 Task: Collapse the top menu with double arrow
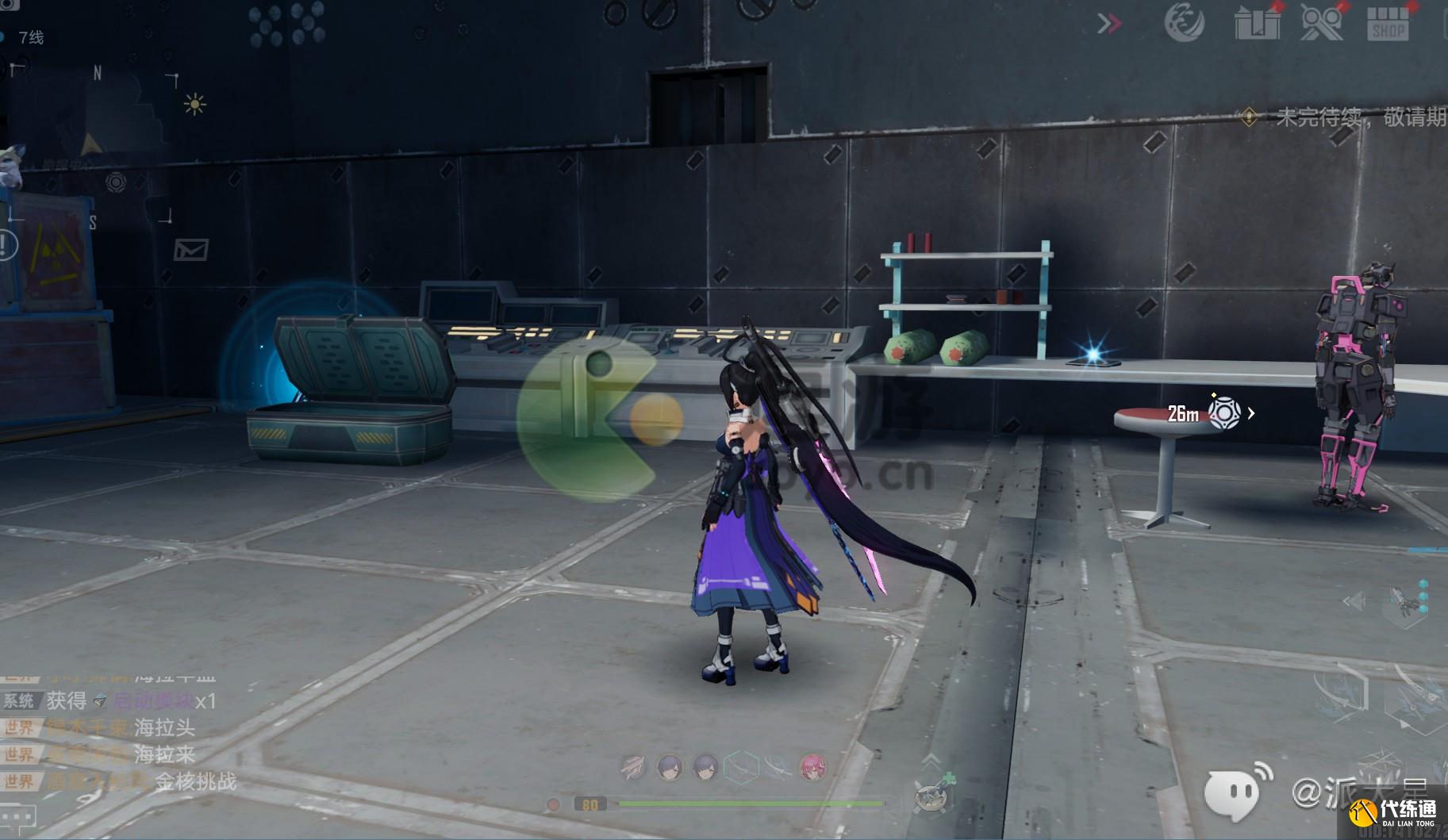[1109, 24]
